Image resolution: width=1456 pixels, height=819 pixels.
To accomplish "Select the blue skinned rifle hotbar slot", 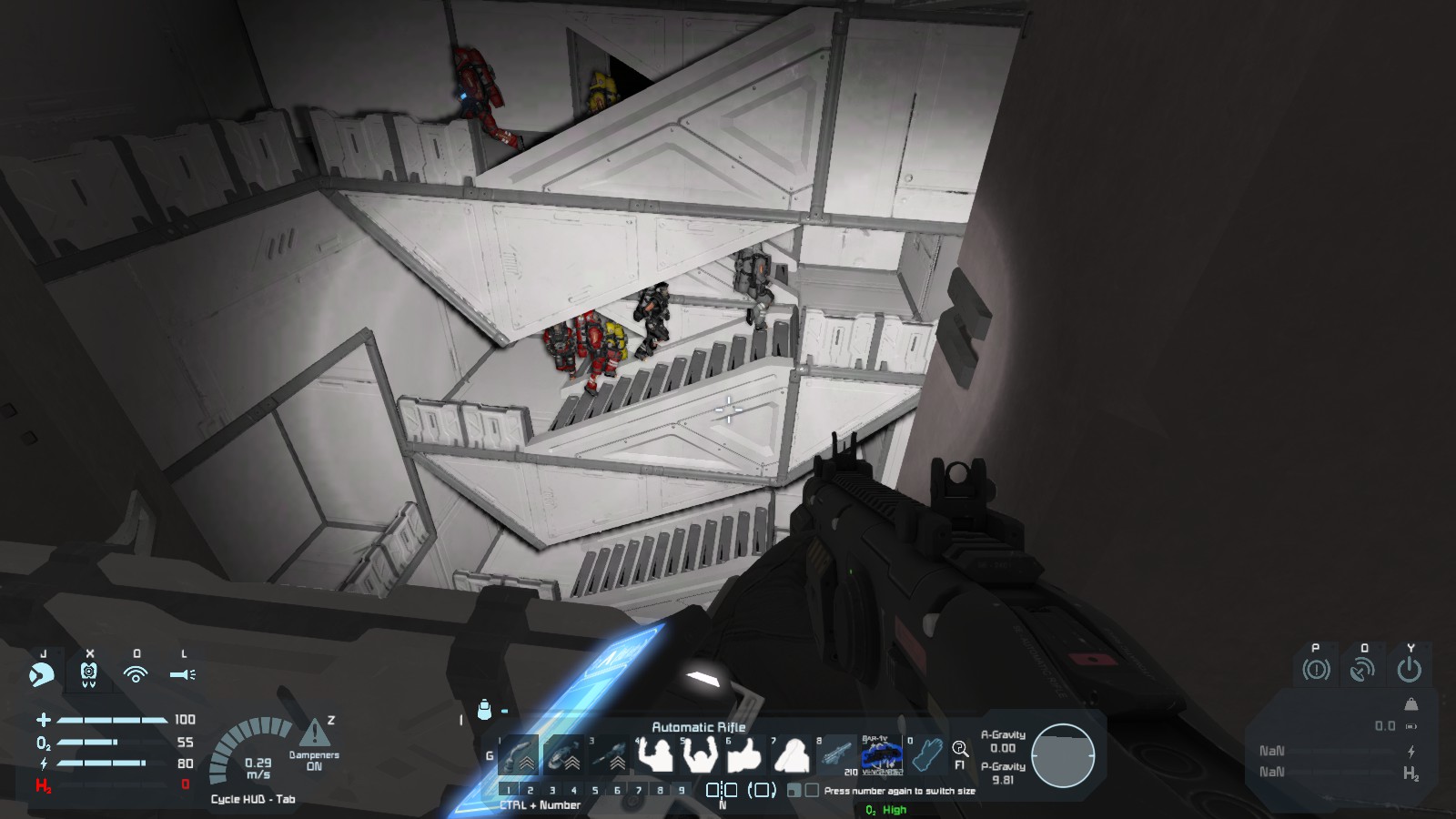I will 882,754.
